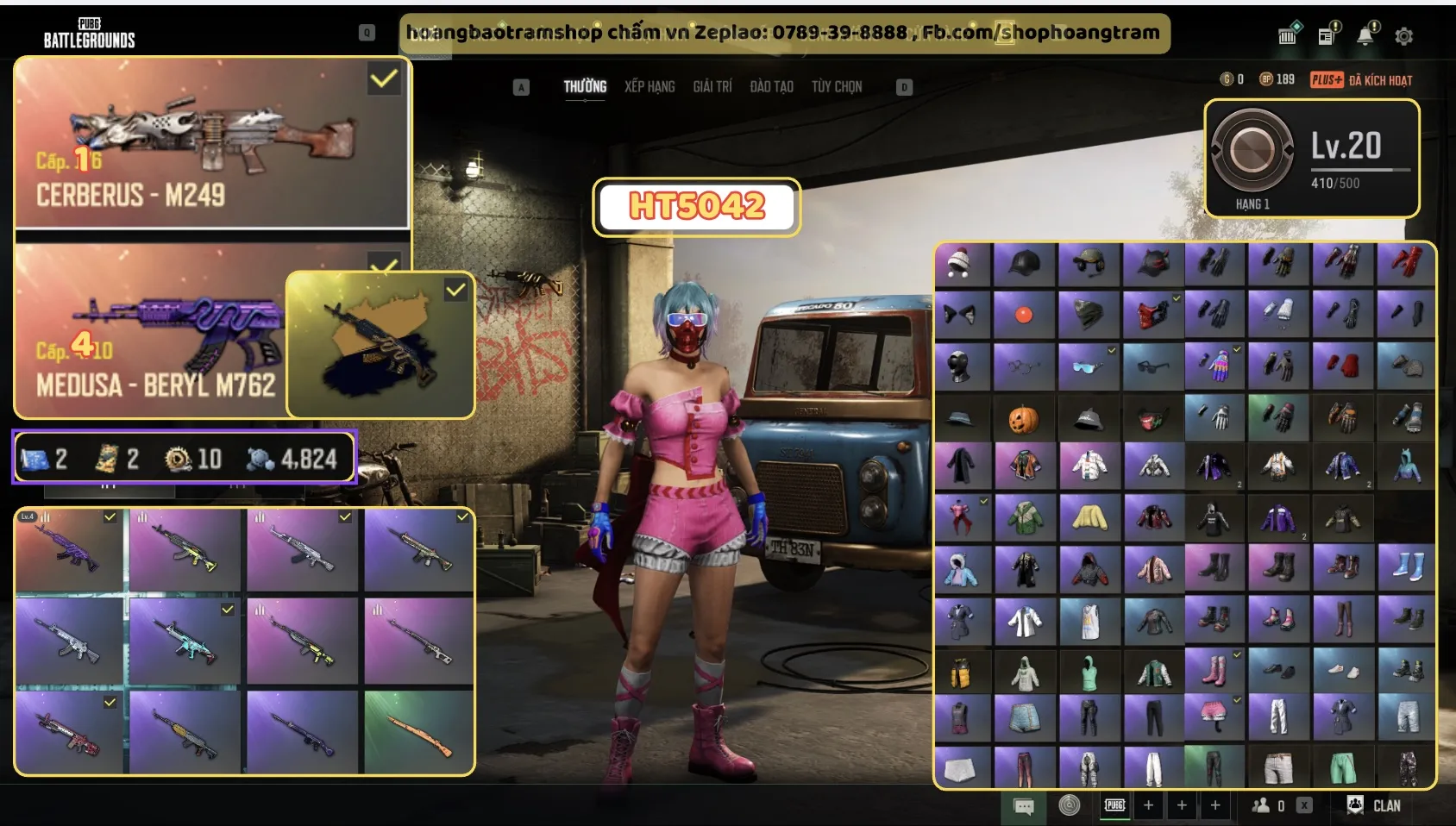This screenshot has height=826, width=1456.
Task: Choose the TÙY CHỌN custom match tab
Action: 836,87
